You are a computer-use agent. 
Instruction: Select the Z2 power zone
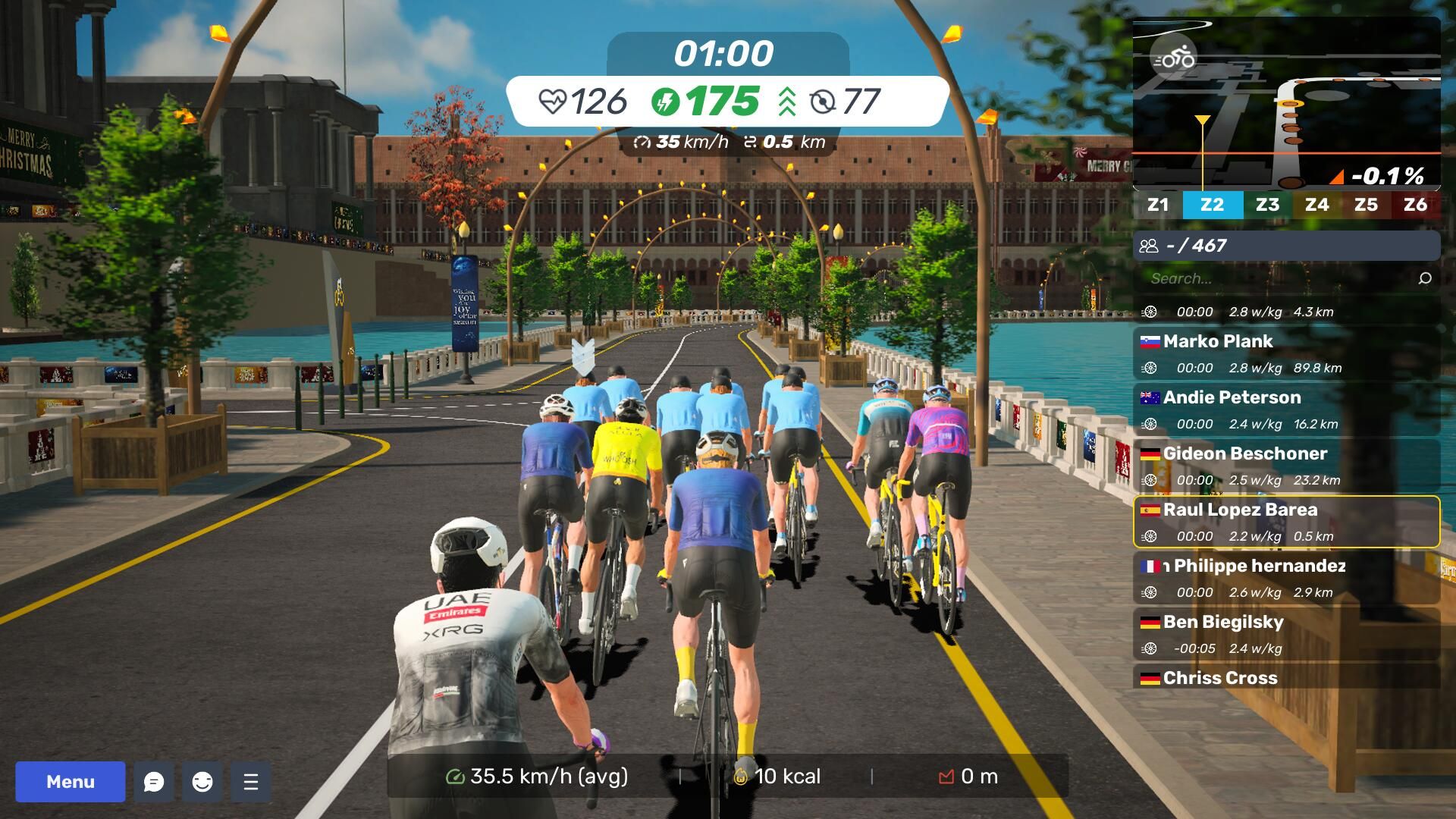[x=1213, y=205]
